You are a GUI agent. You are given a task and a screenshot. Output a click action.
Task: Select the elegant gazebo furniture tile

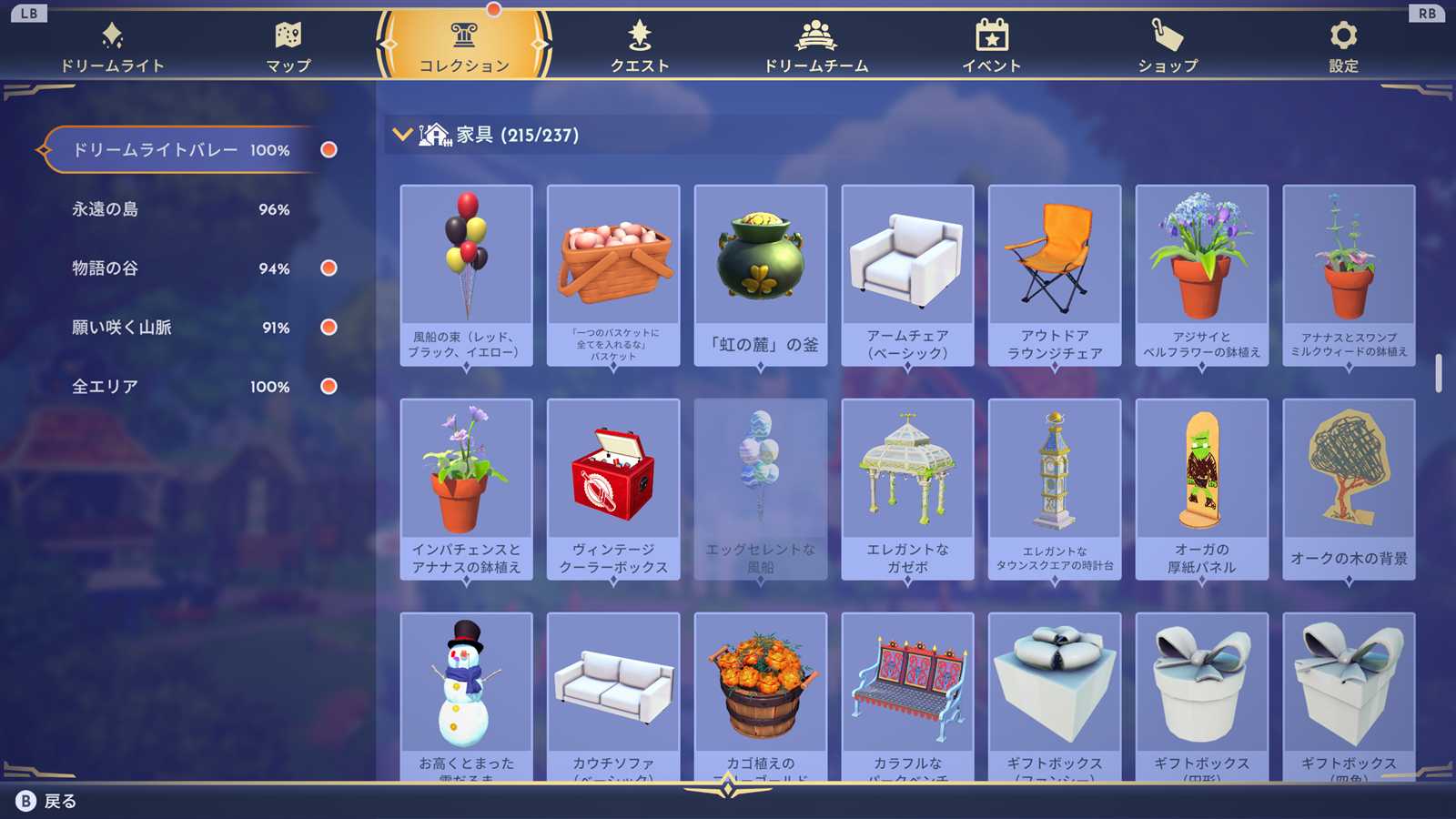(907, 489)
